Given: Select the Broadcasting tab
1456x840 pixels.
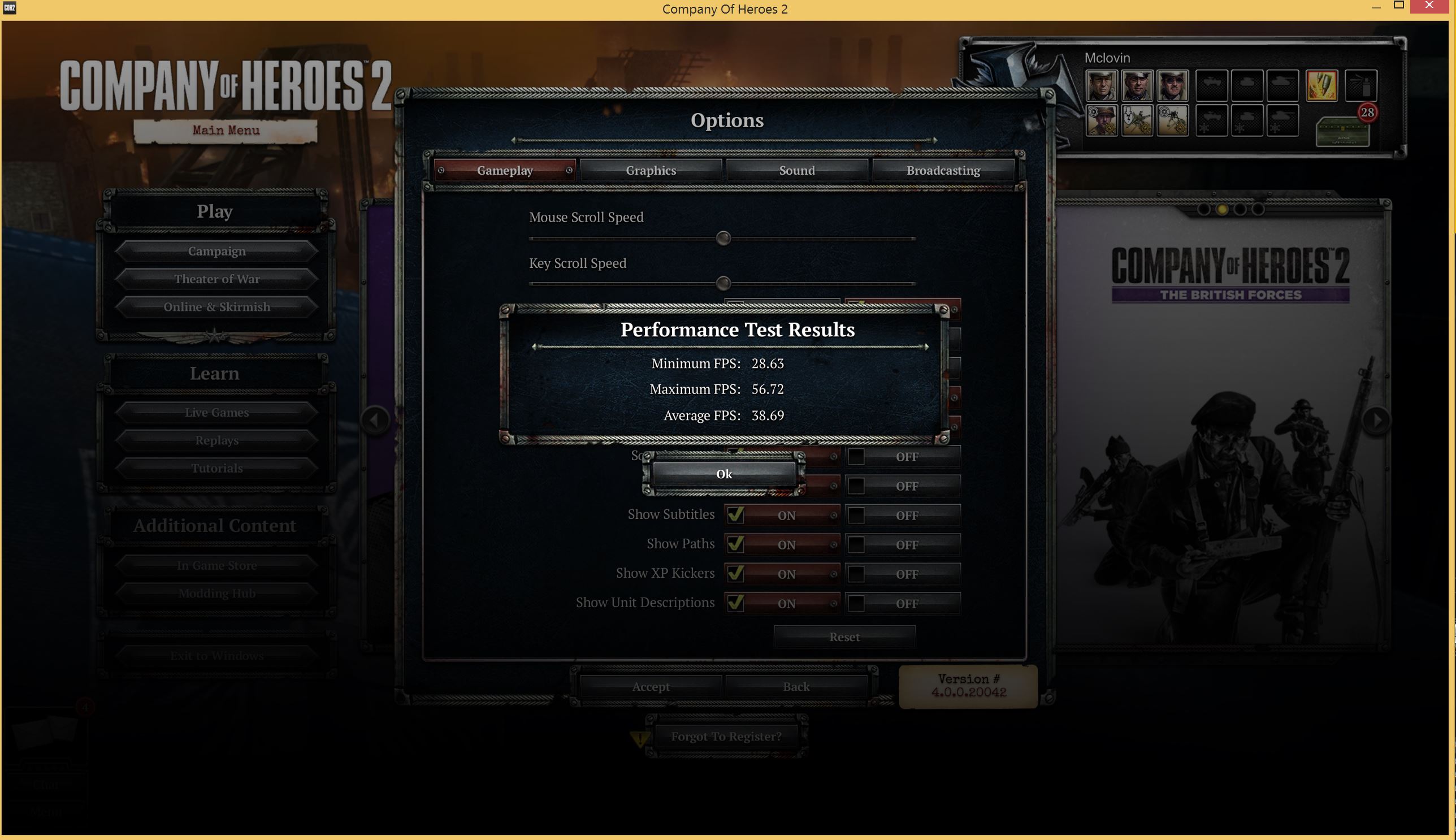Looking at the screenshot, I should [943, 170].
